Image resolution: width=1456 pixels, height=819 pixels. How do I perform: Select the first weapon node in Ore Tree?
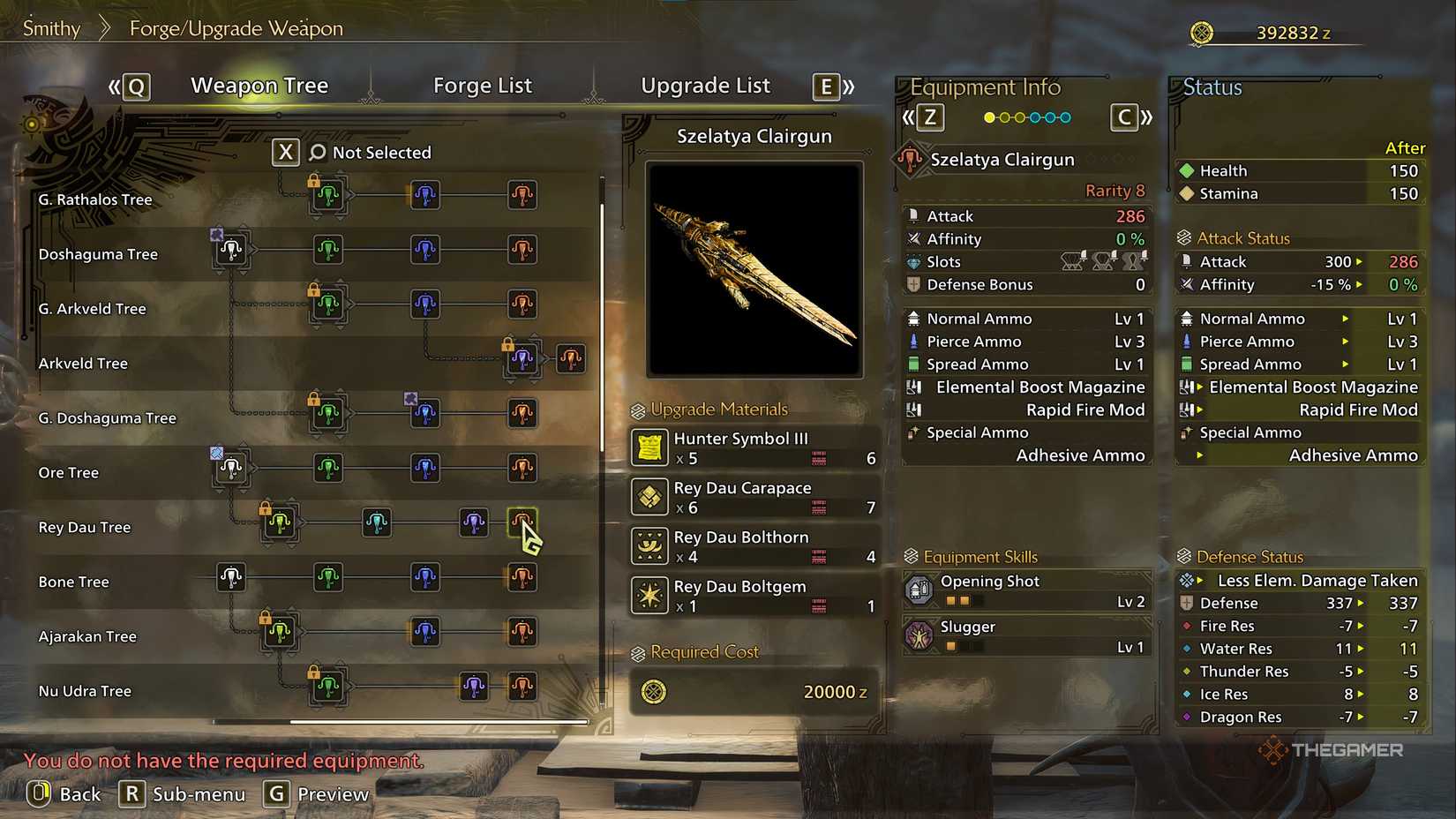point(231,469)
